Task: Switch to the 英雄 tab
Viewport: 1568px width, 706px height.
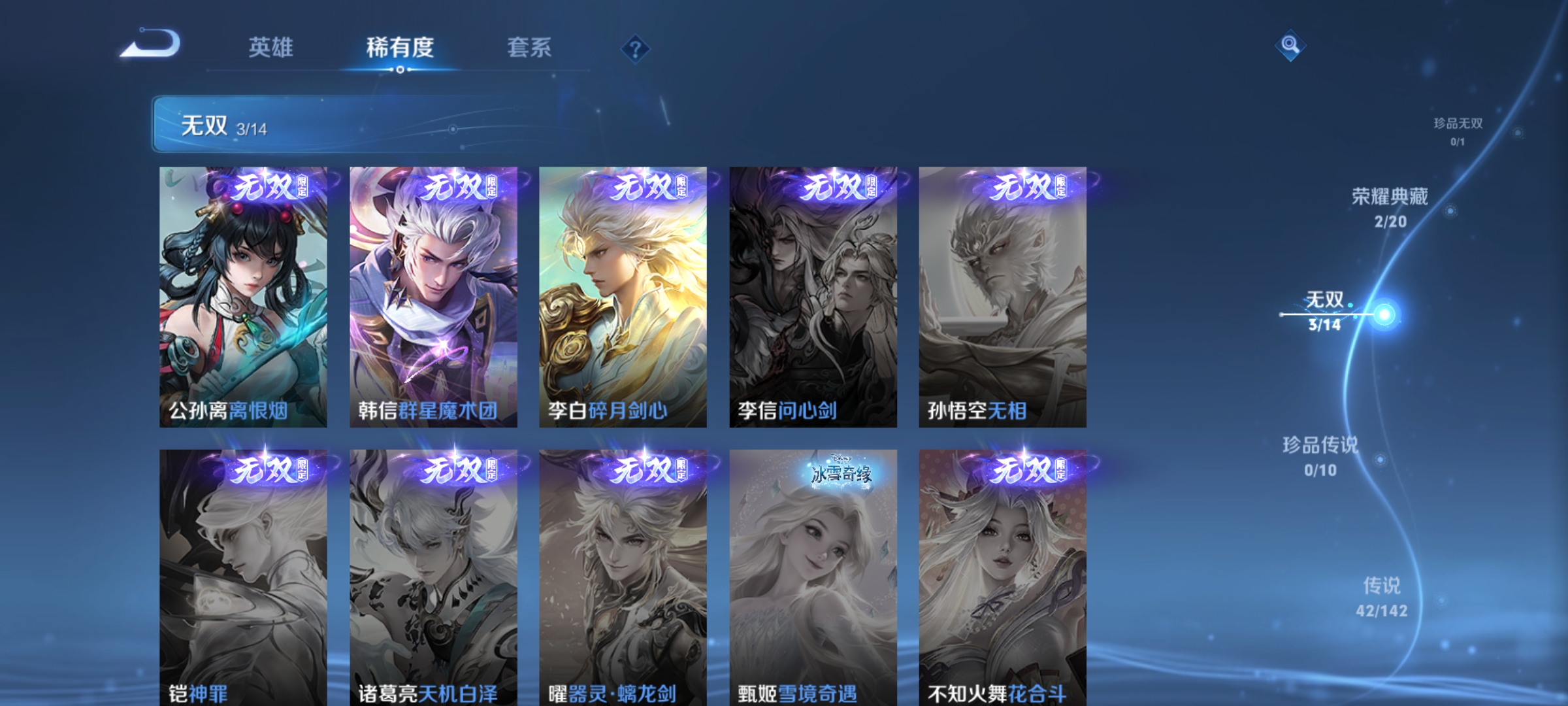Action: pos(271,46)
